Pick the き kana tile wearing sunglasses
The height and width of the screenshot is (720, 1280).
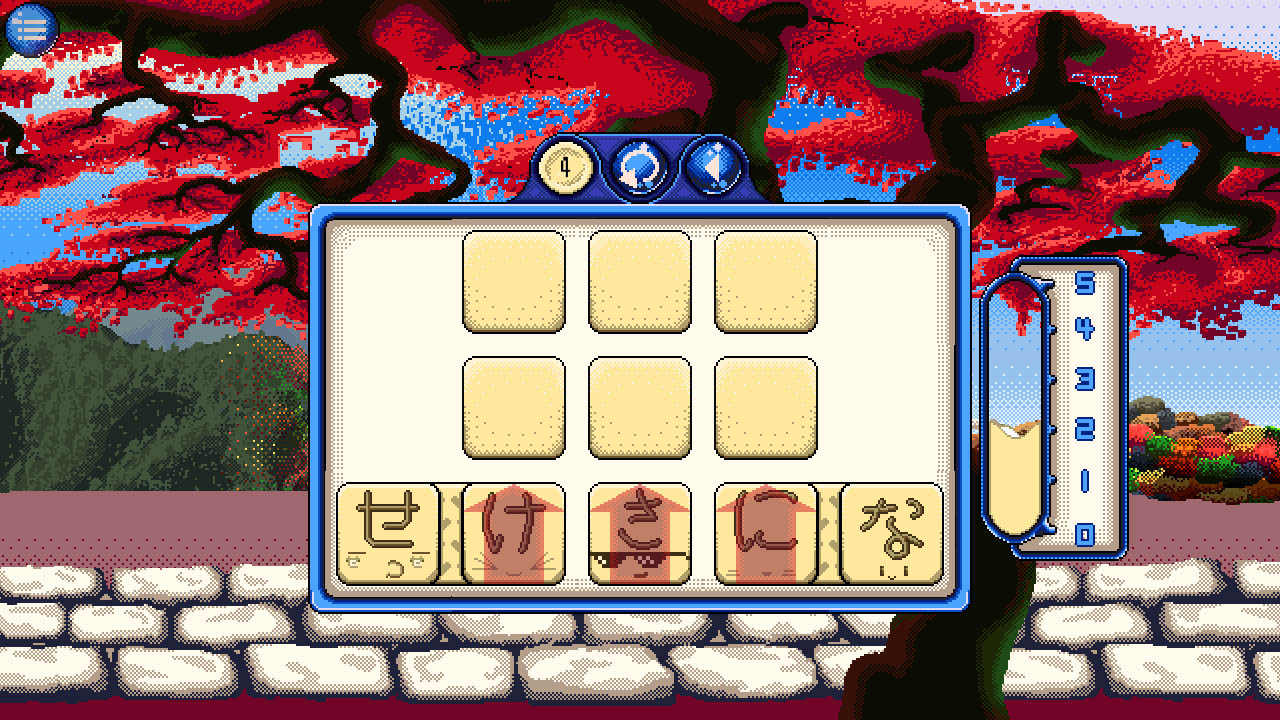pyautogui.click(x=638, y=531)
